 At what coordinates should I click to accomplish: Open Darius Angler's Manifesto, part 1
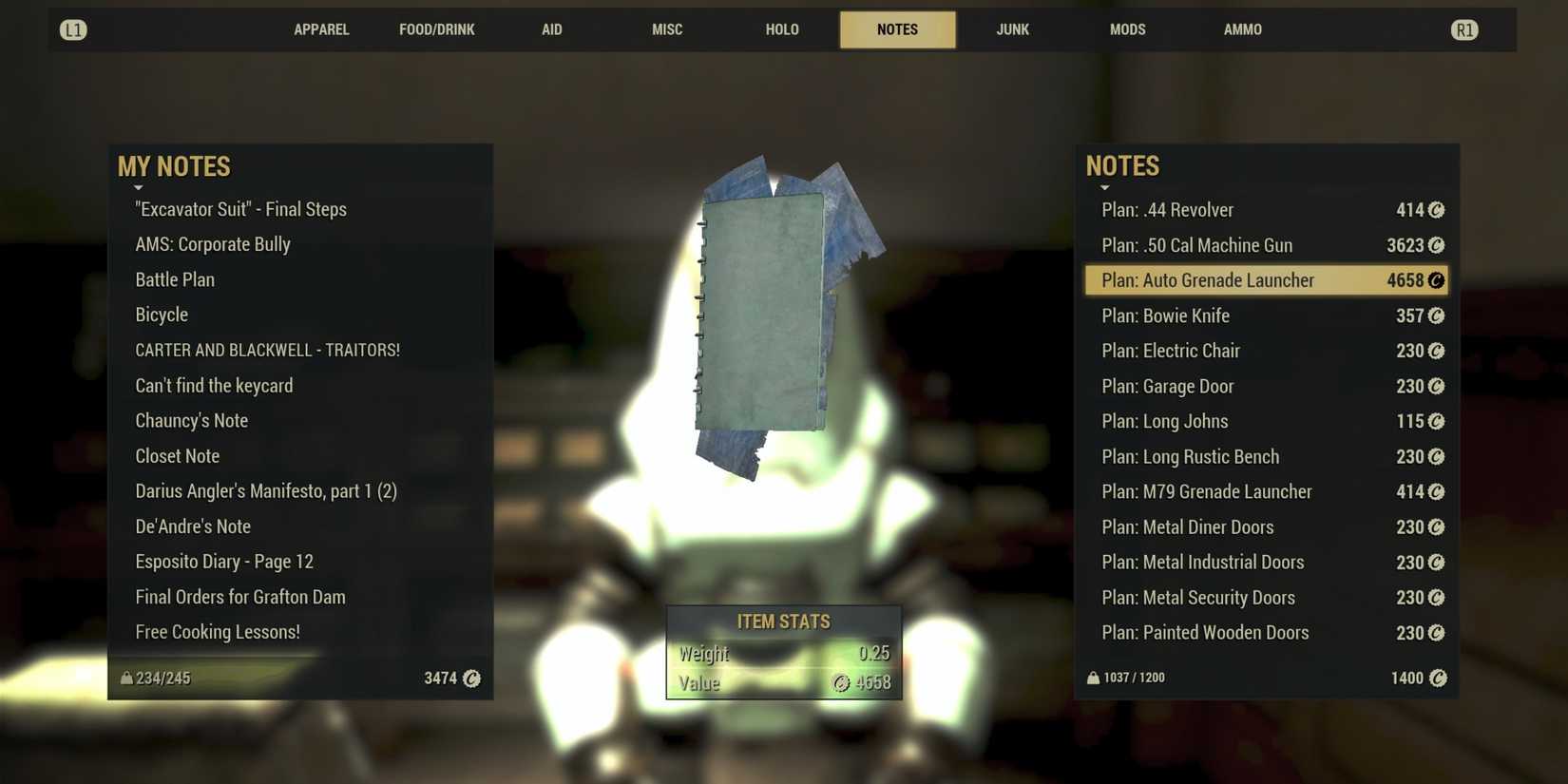(x=266, y=491)
